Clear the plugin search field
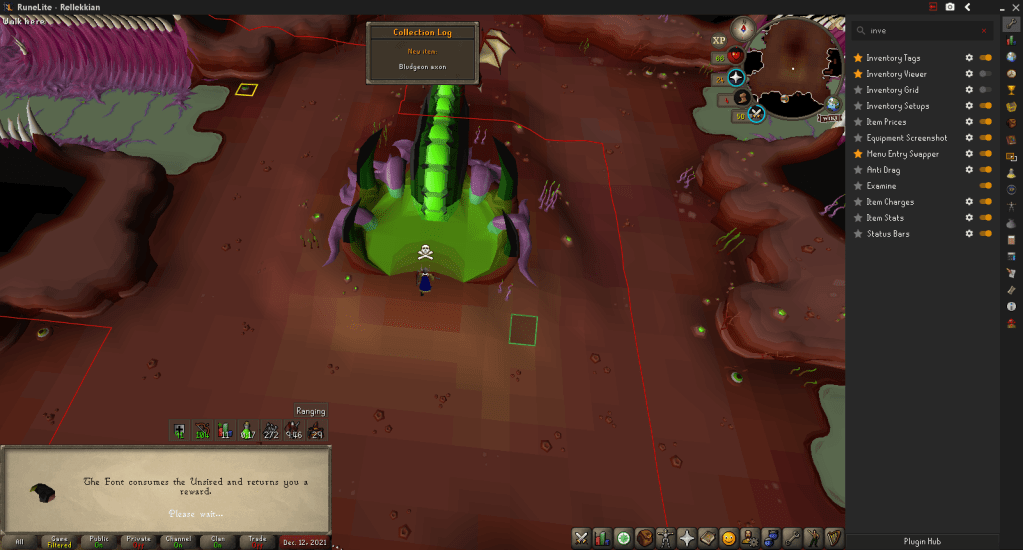The width and height of the screenshot is (1023, 550). point(984,31)
